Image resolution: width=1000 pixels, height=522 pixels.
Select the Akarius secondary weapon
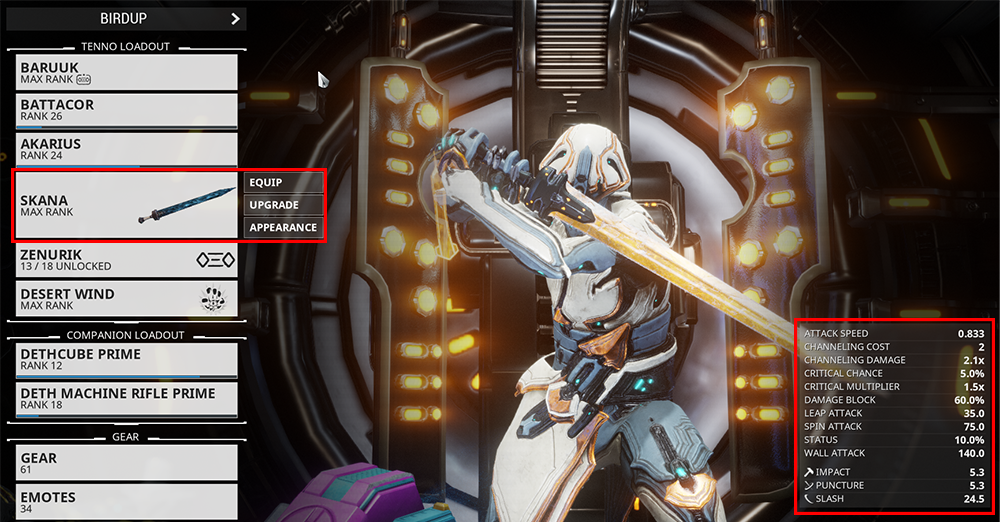coord(127,149)
